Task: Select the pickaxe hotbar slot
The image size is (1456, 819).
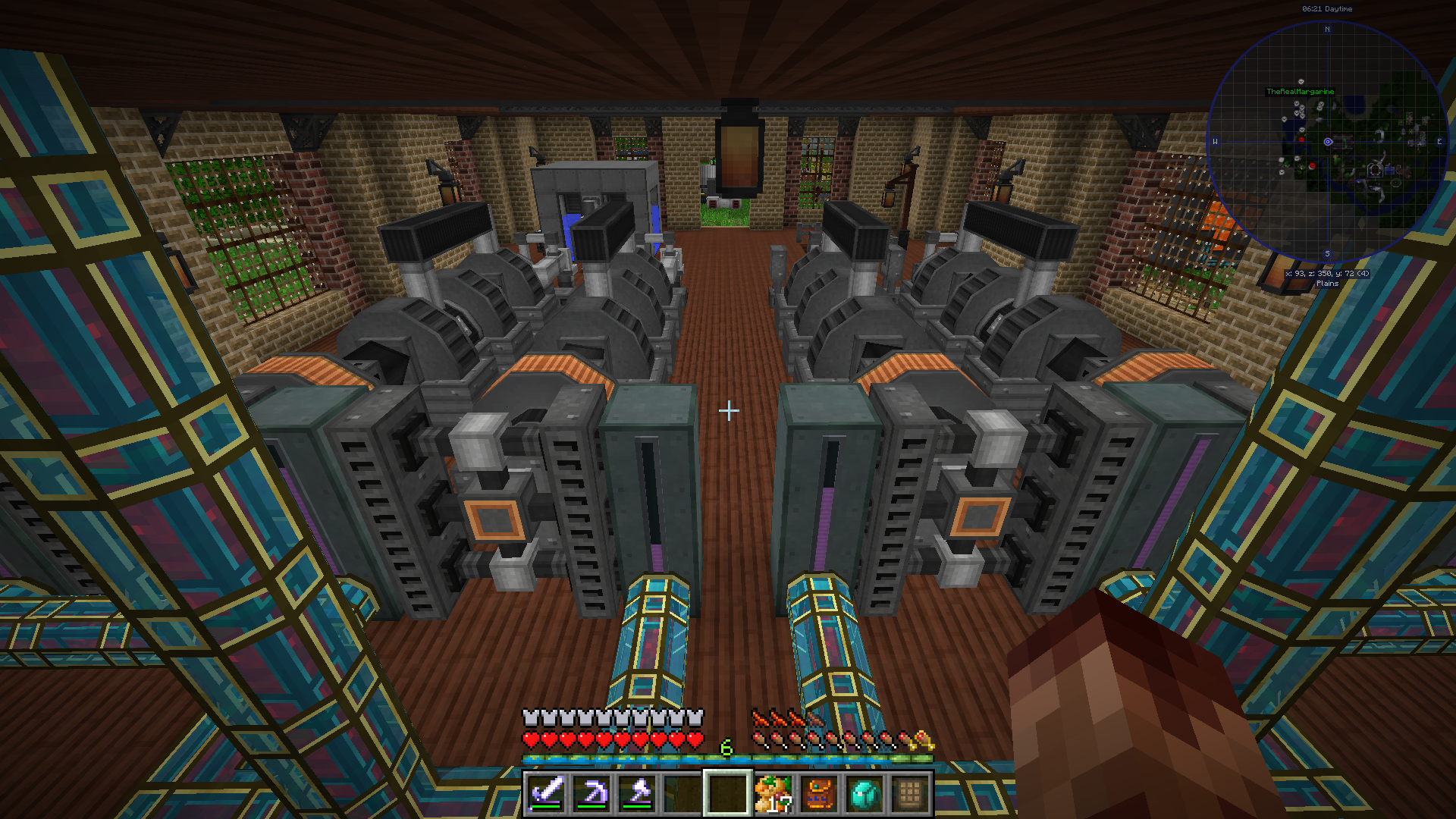Action: pyautogui.click(x=591, y=793)
